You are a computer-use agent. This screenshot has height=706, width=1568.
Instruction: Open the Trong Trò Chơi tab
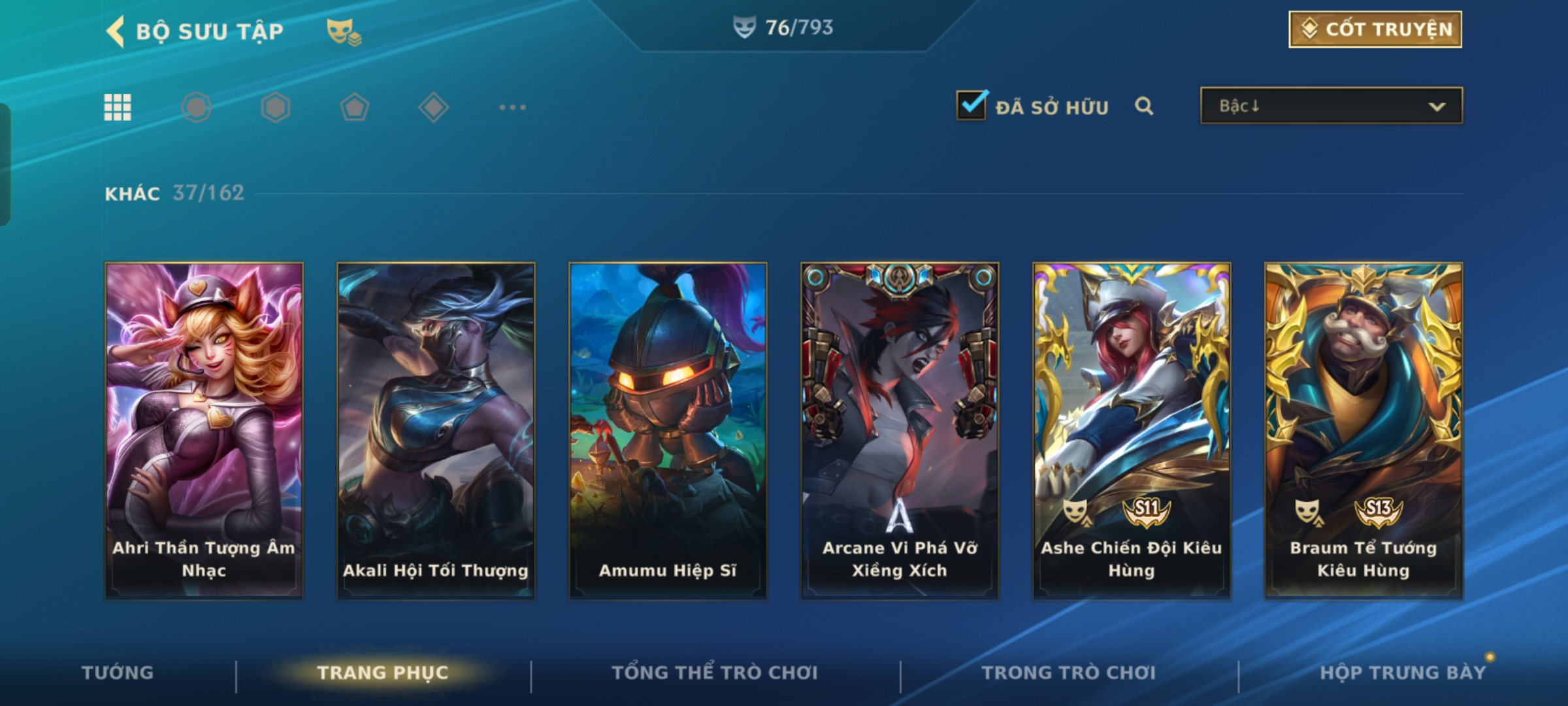pyautogui.click(x=1068, y=673)
